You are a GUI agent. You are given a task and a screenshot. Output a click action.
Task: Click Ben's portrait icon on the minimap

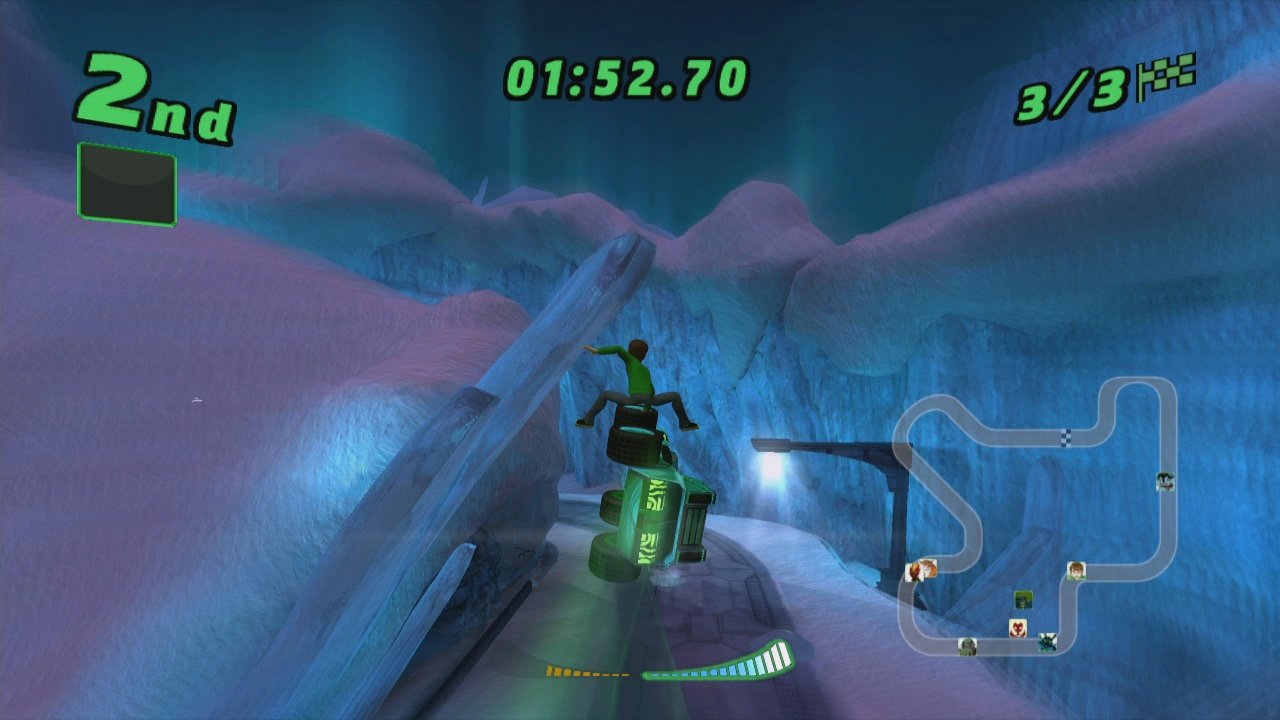[x=1076, y=569]
